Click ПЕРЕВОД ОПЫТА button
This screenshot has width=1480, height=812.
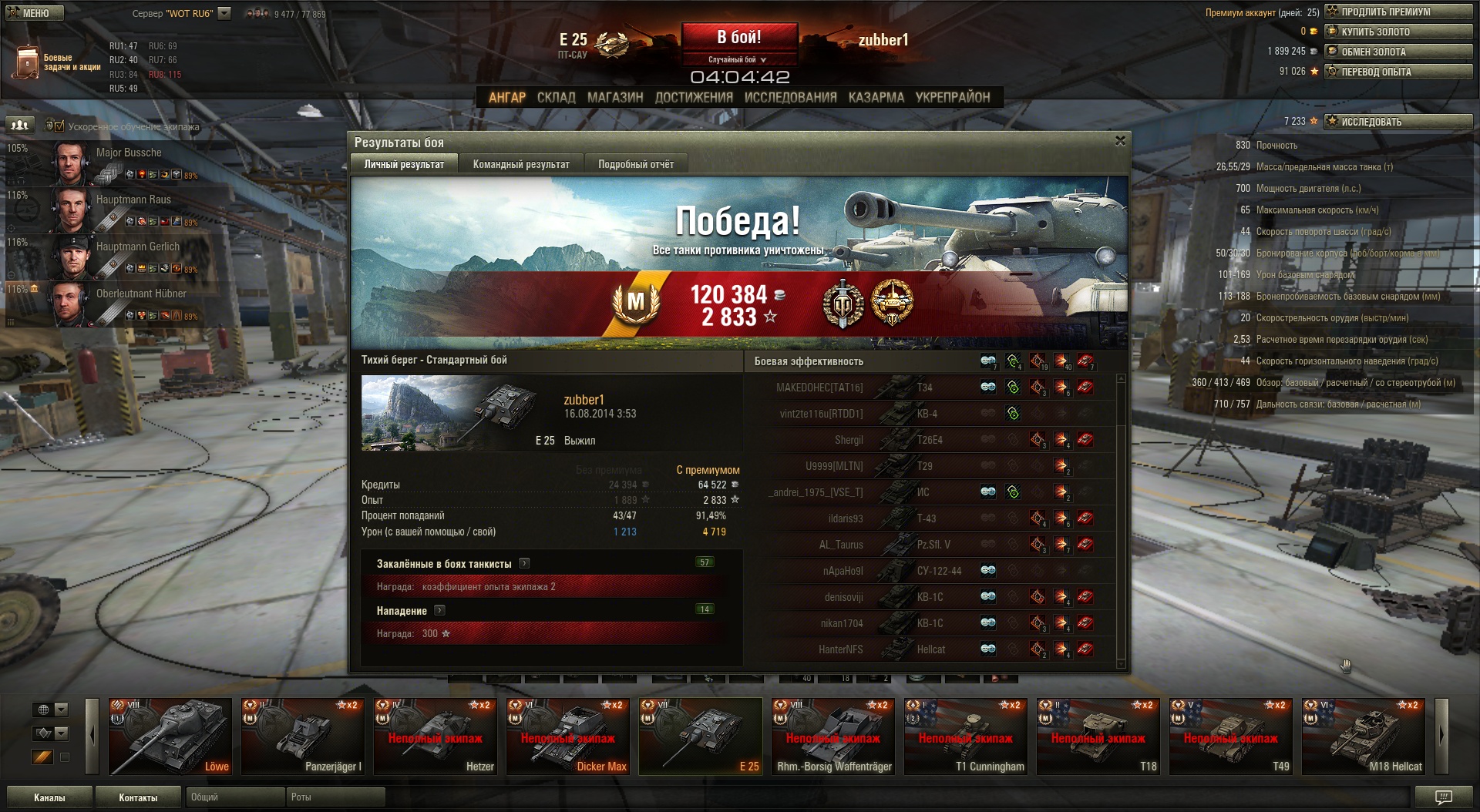point(1398,72)
